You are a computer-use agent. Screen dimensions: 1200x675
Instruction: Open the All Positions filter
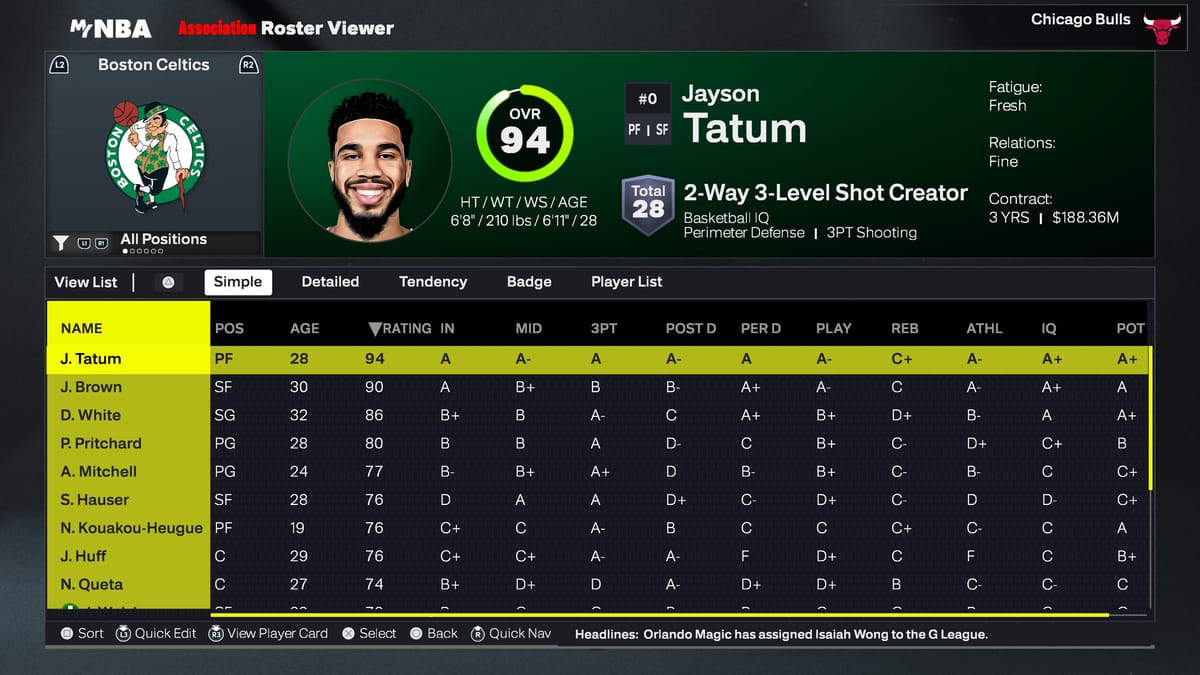pos(163,240)
